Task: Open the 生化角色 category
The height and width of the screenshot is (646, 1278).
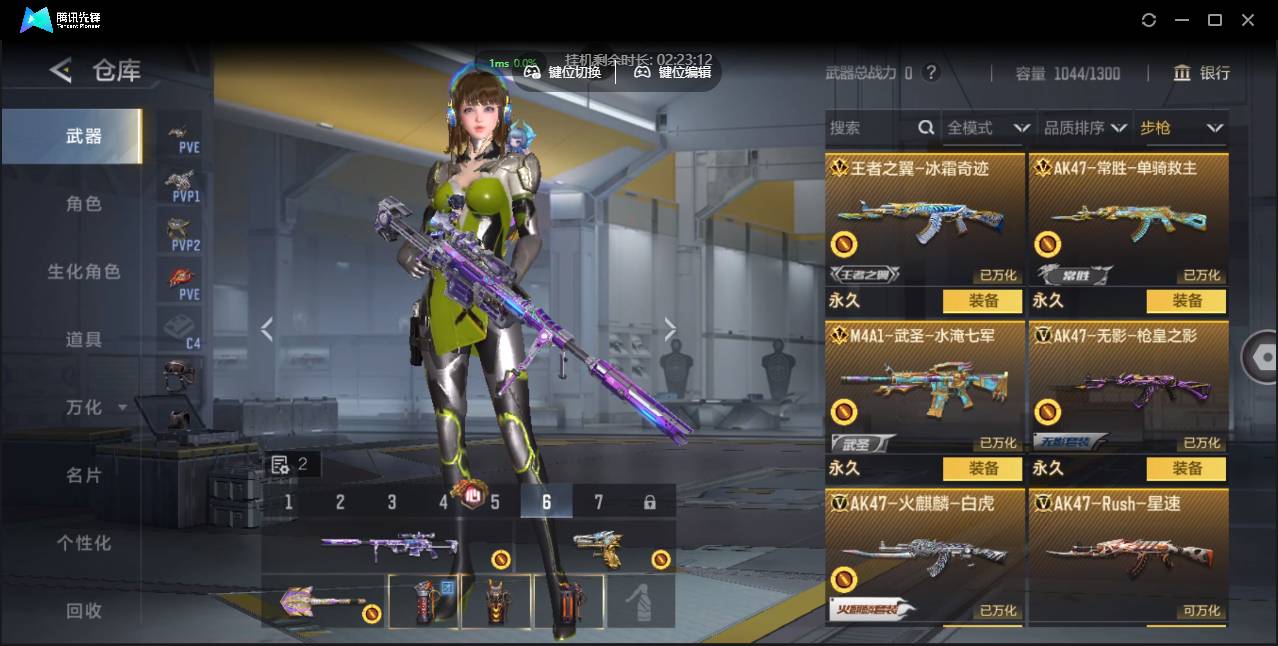Action: pyautogui.click(x=84, y=272)
